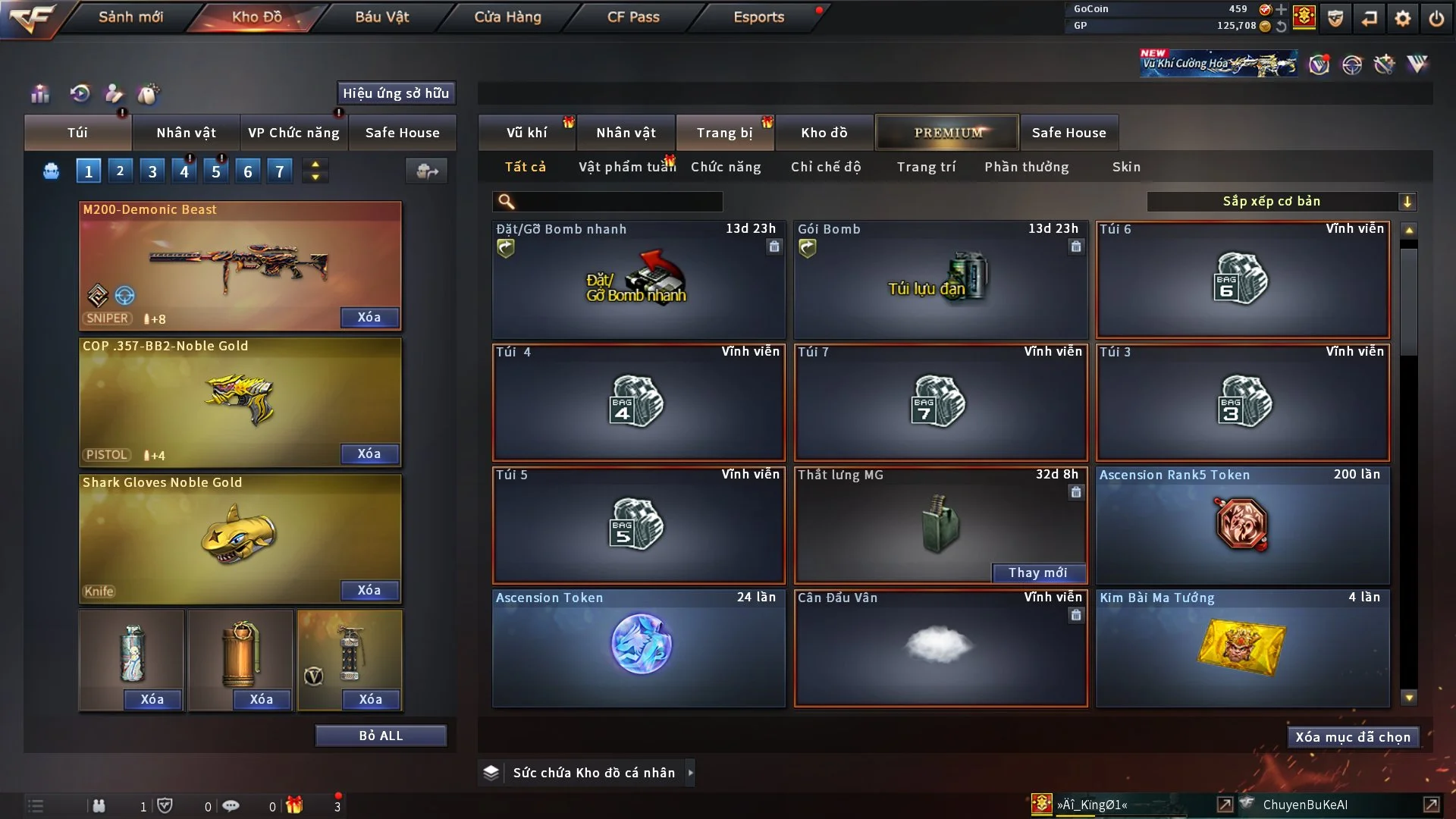Image resolution: width=1456 pixels, height=819 pixels.
Task: Open the Sắp xếp cơ bản sort dropdown
Action: pyautogui.click(x=1281, y=201)
